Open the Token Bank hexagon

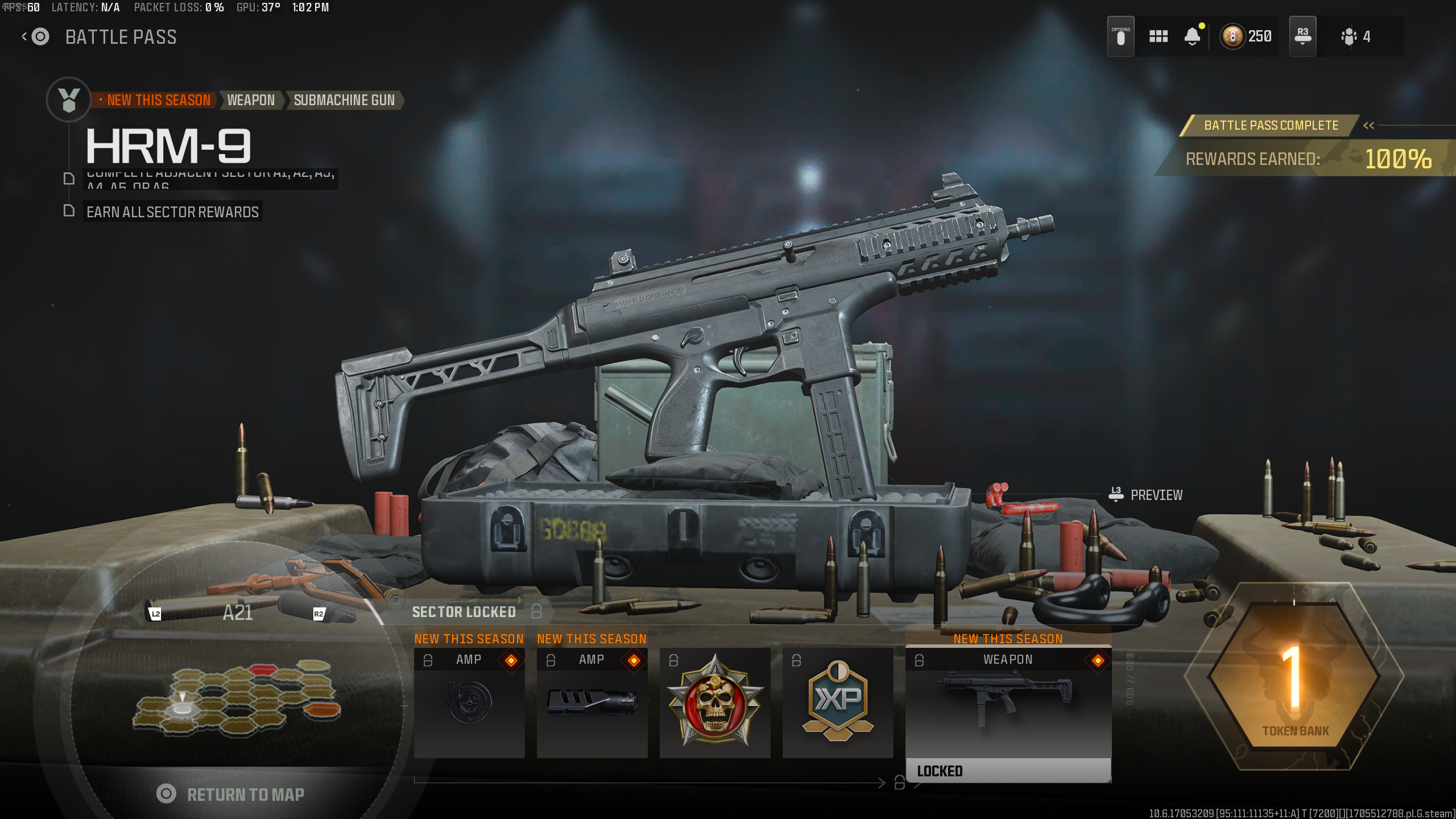pyautogui.click(x=1294, y=677)
